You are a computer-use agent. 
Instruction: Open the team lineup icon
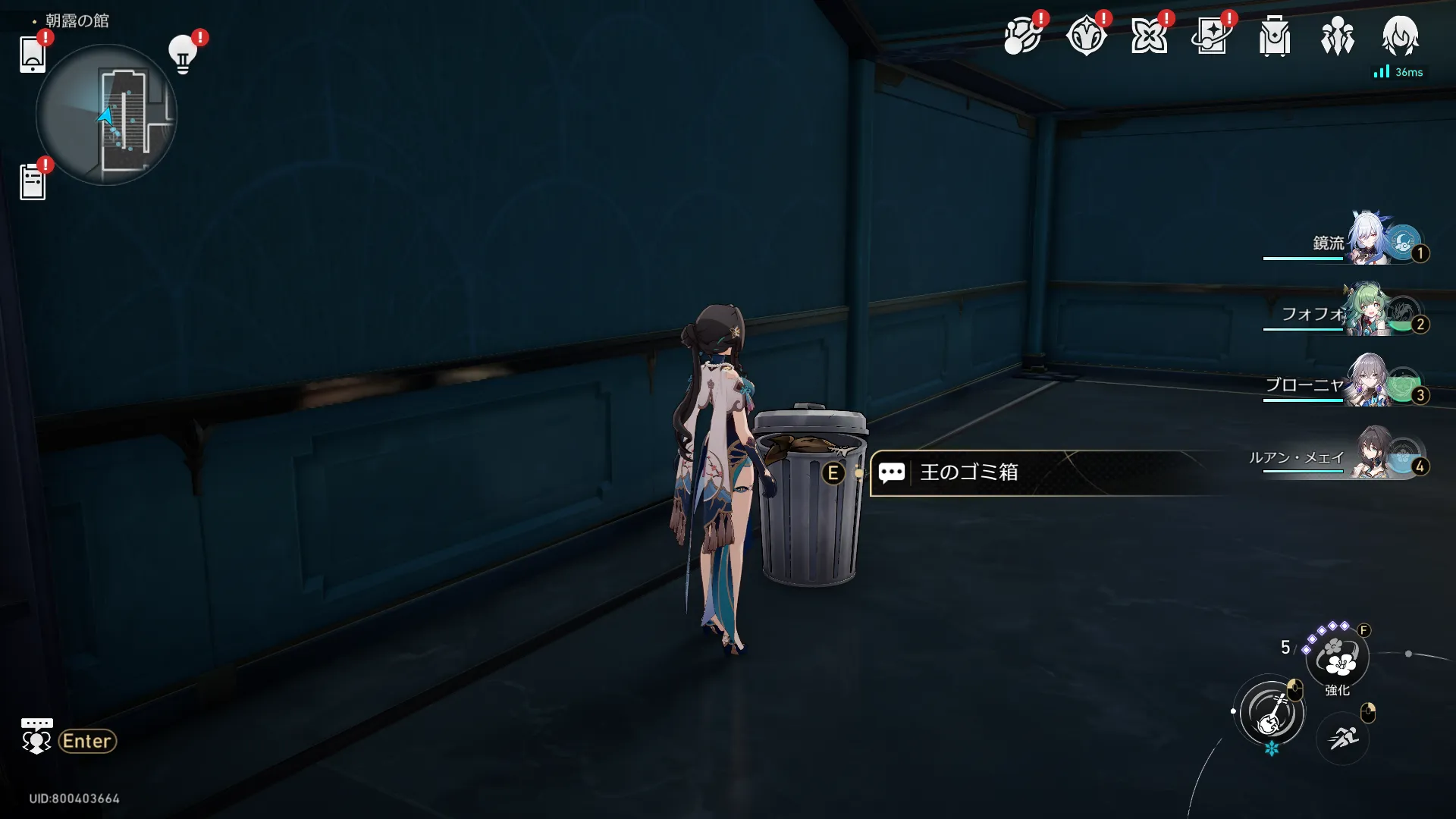tap(1337, 36)
